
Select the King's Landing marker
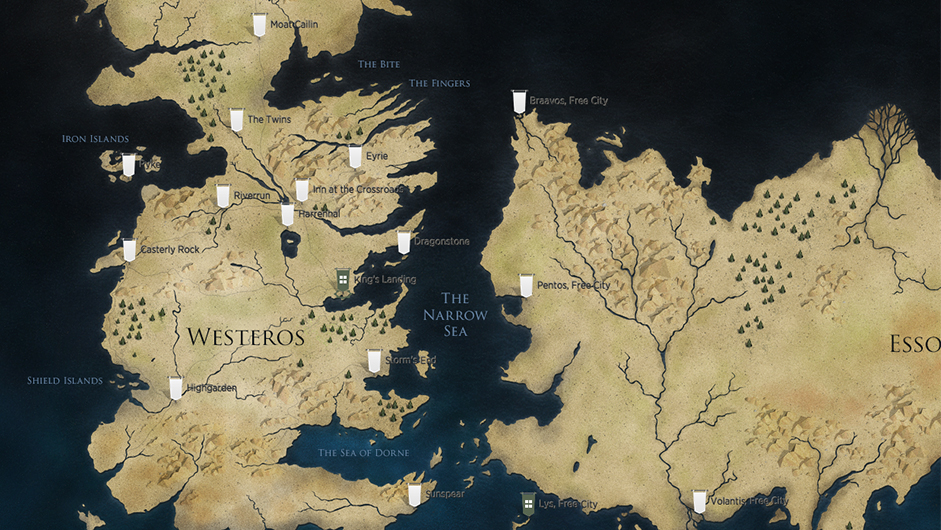click(x=343, y=280)
